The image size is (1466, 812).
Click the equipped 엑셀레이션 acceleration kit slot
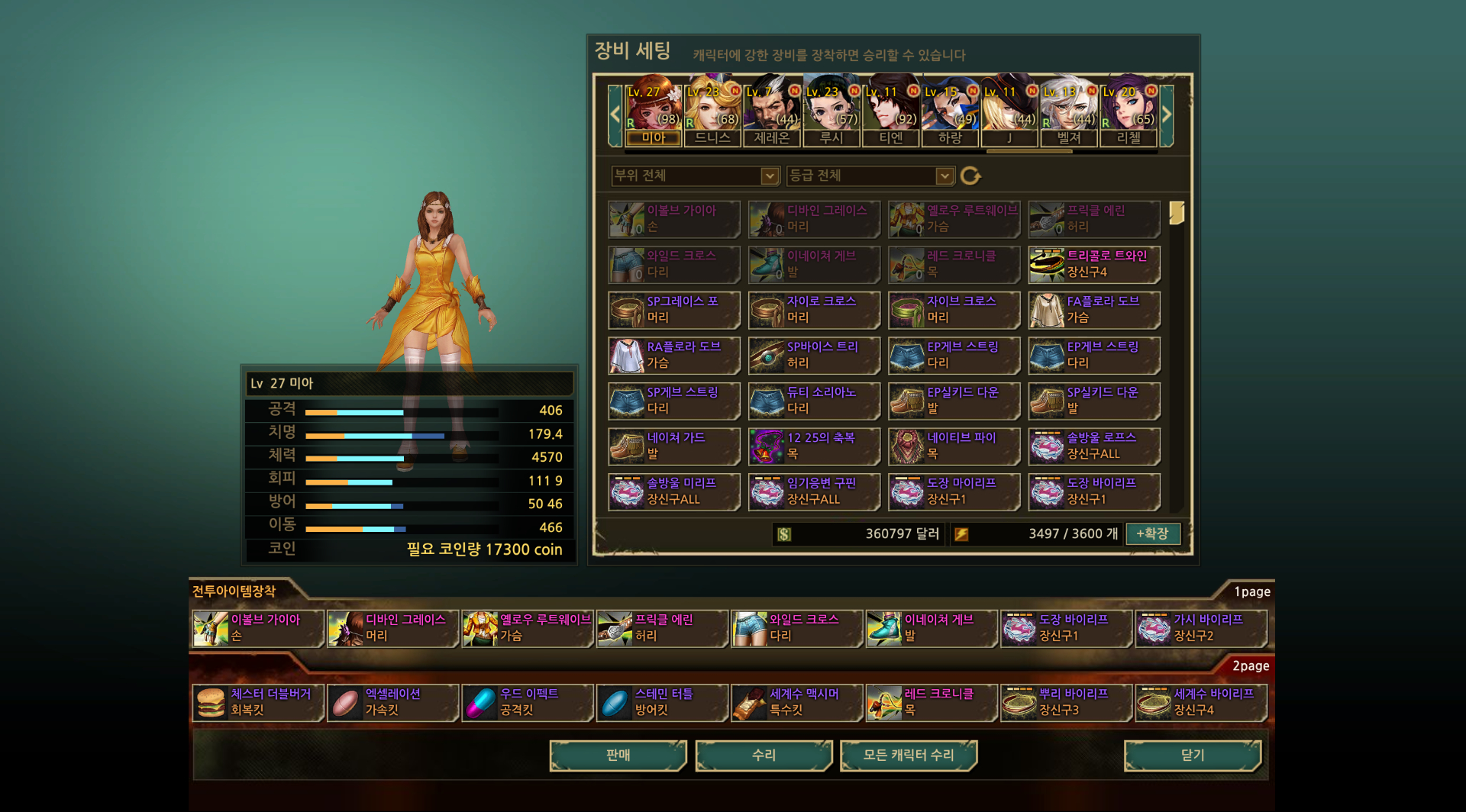tap(392, 702)
